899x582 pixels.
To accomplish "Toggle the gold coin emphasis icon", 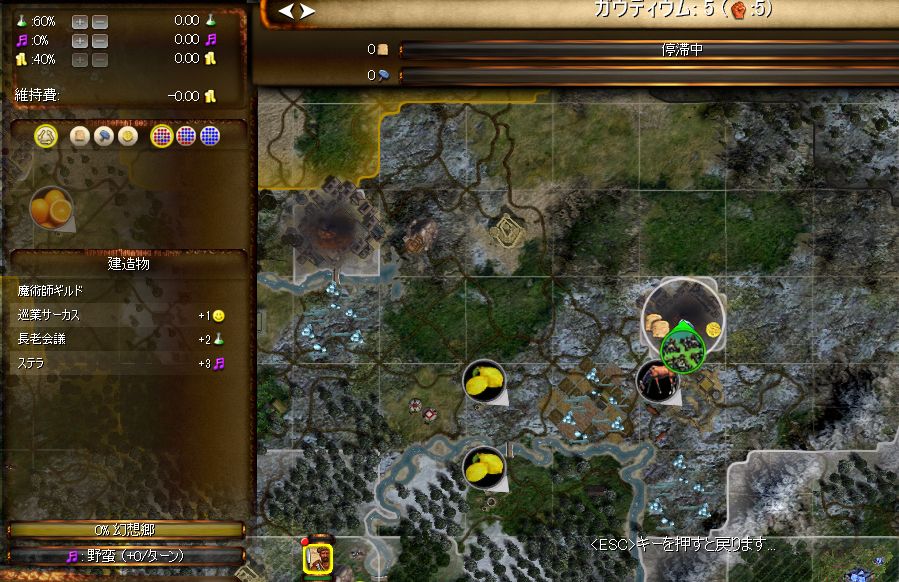I will [126, 137].
